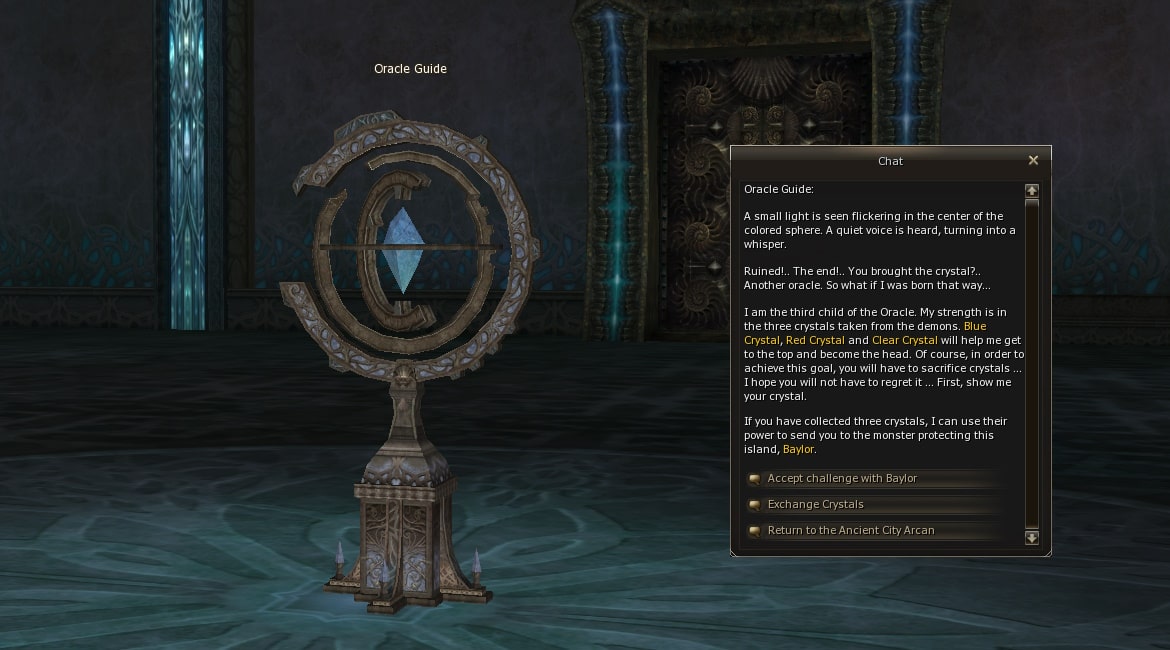Click the Baylor name link
Viewport: 1170px width, 650px height.
[799, 450]
